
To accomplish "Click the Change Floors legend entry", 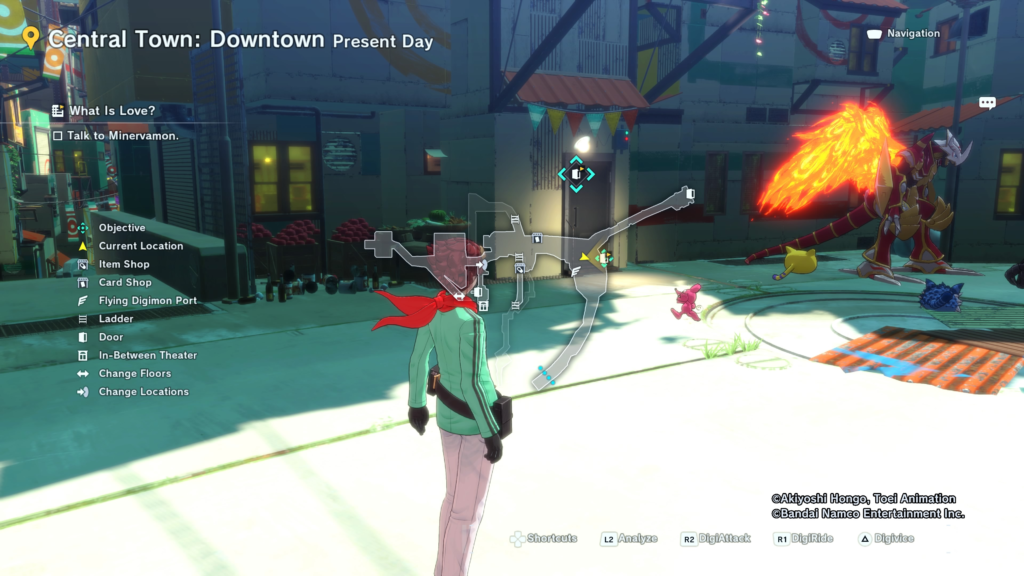I will pyautogui.click(x=134, y=374).
